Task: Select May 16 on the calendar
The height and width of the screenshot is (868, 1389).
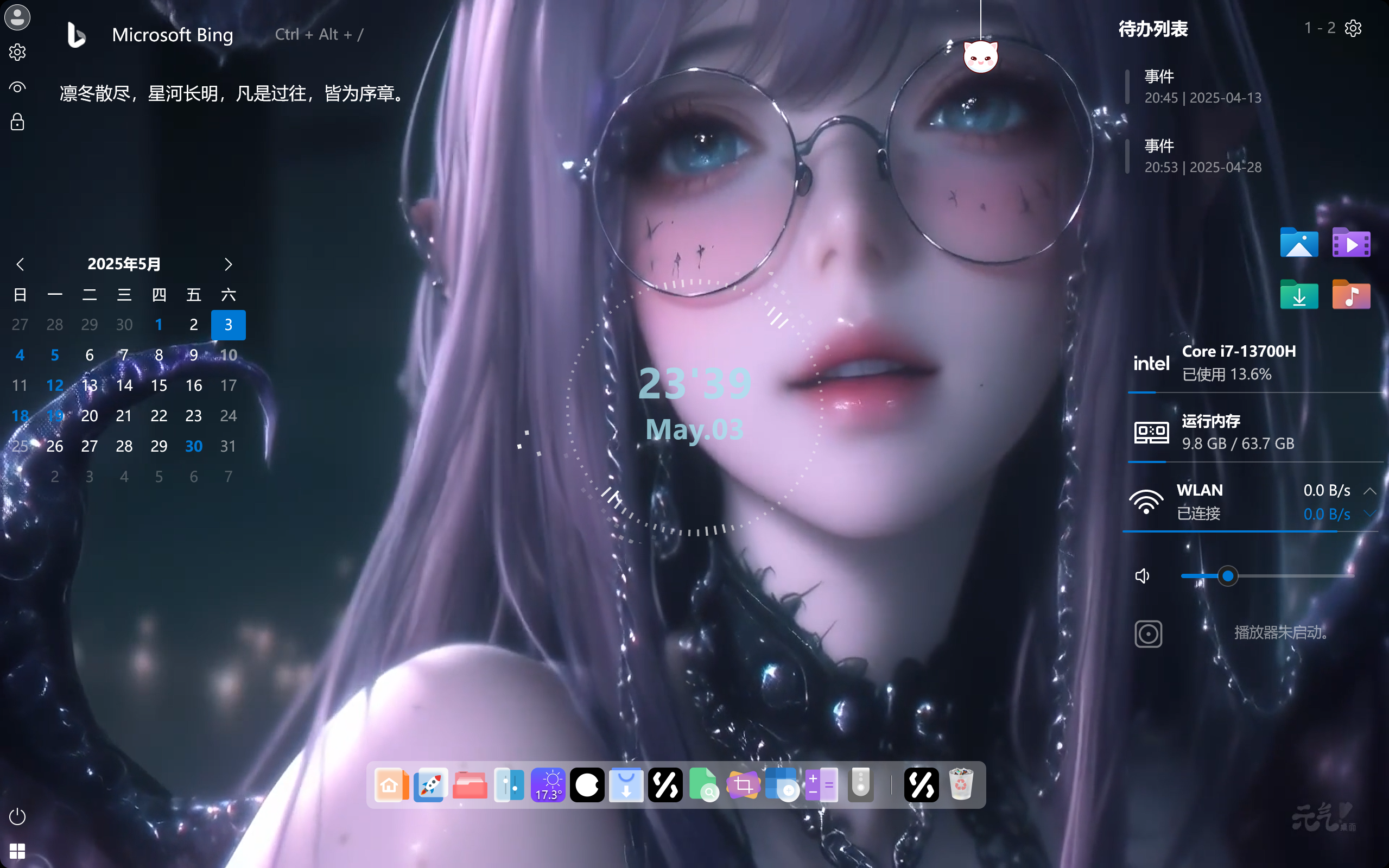Action: (193, 385)
